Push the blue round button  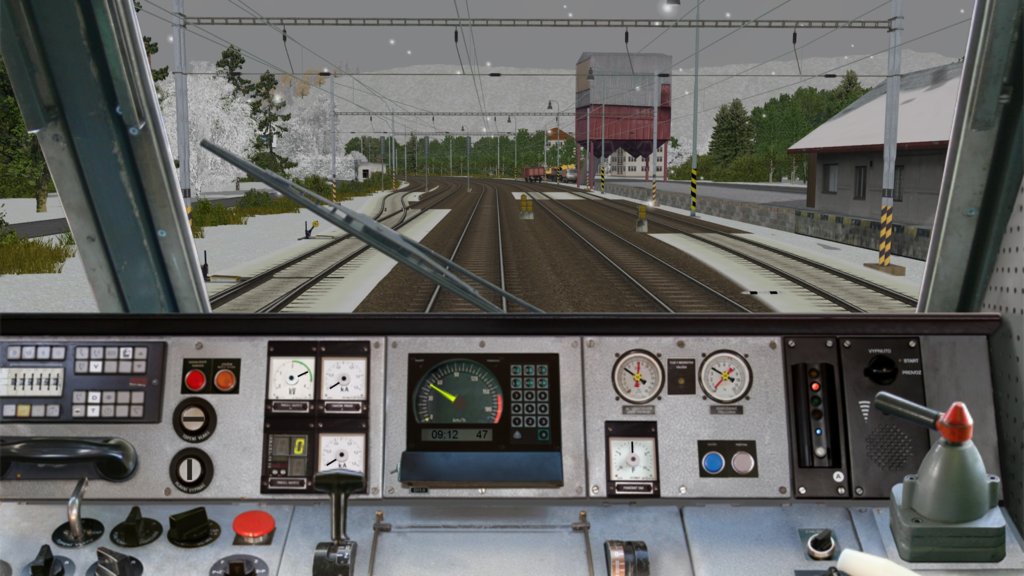(713, 461)
